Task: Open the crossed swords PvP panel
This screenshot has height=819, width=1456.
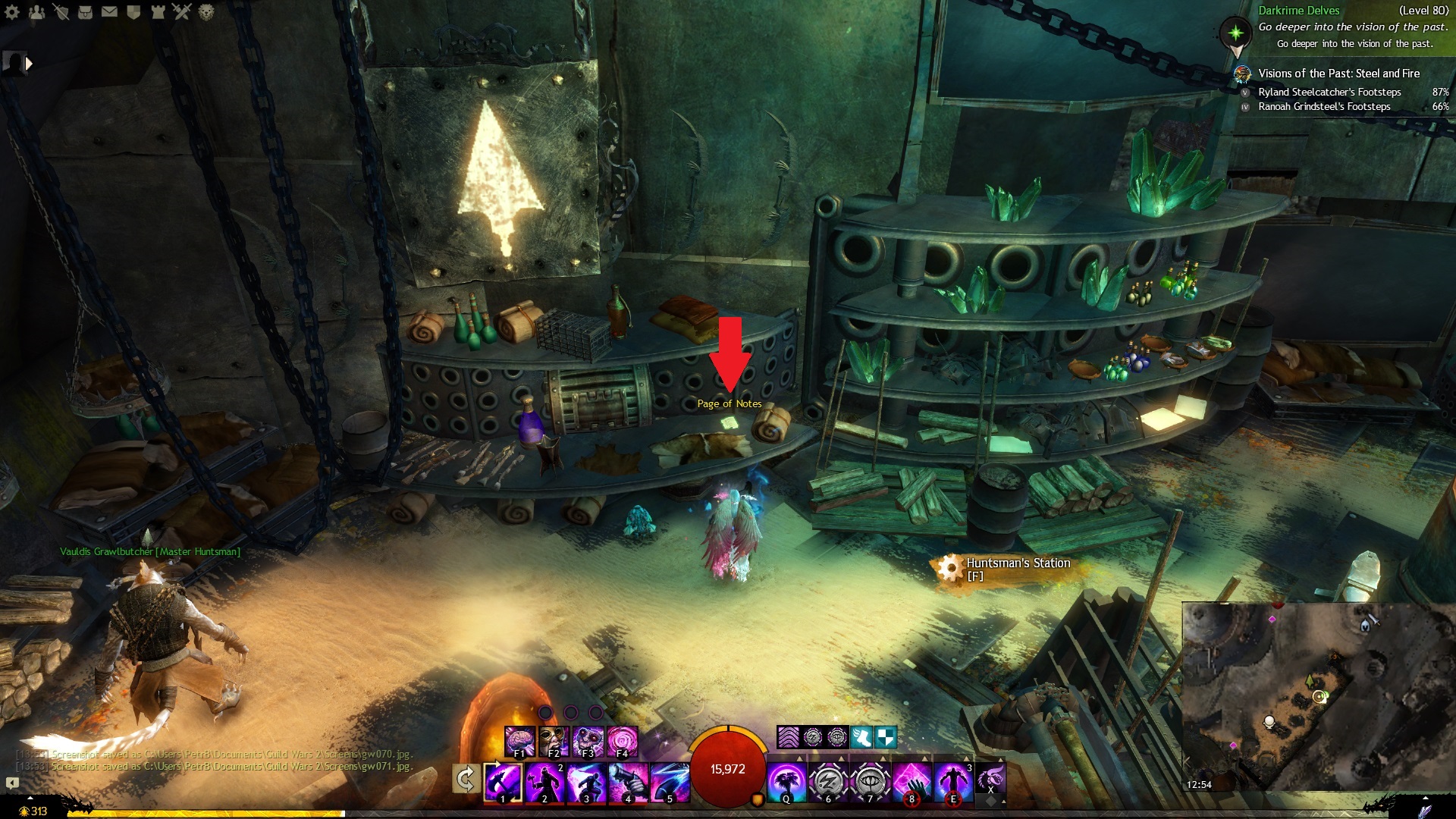Action: tap(182, 12)
